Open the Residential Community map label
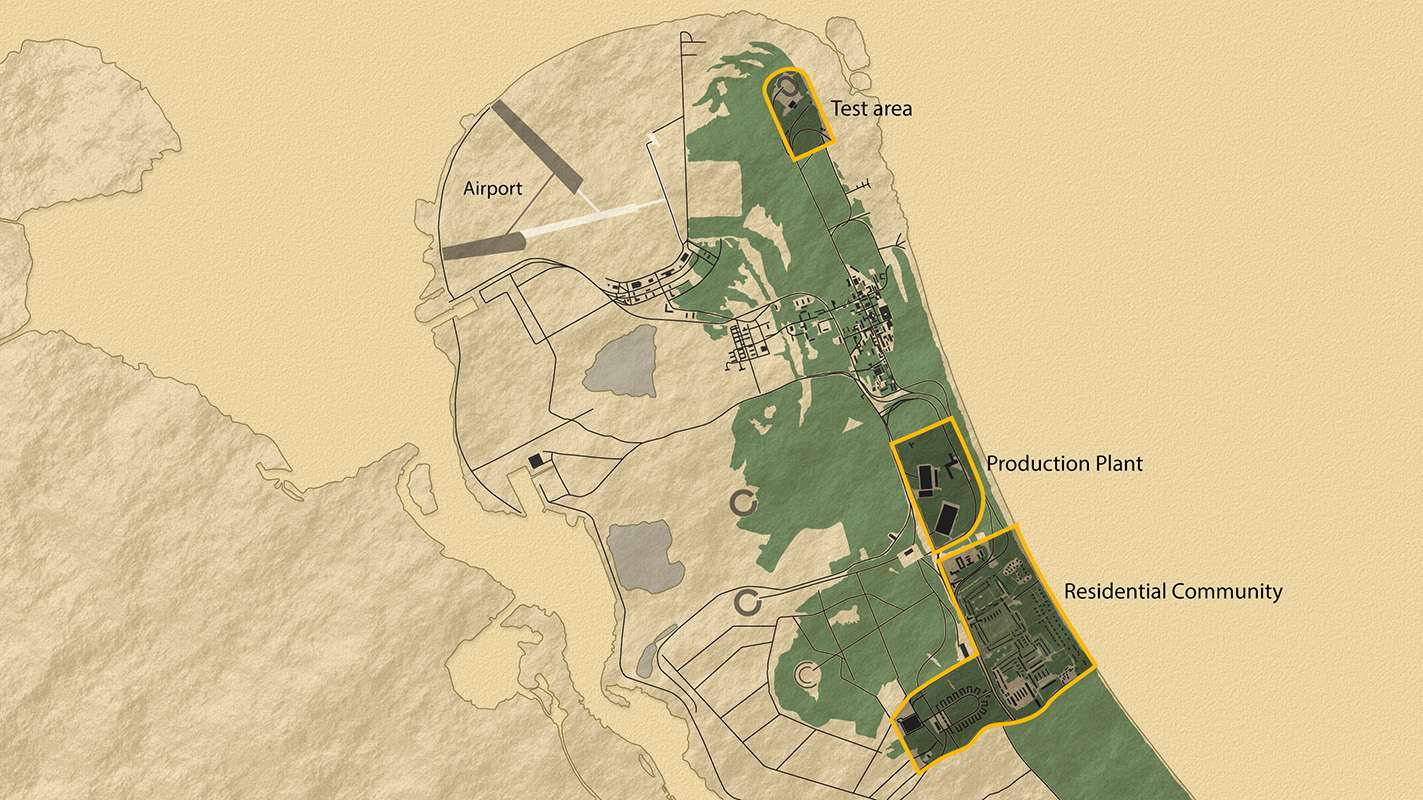Screen dimensions: 1423x800 [1172, 591]
